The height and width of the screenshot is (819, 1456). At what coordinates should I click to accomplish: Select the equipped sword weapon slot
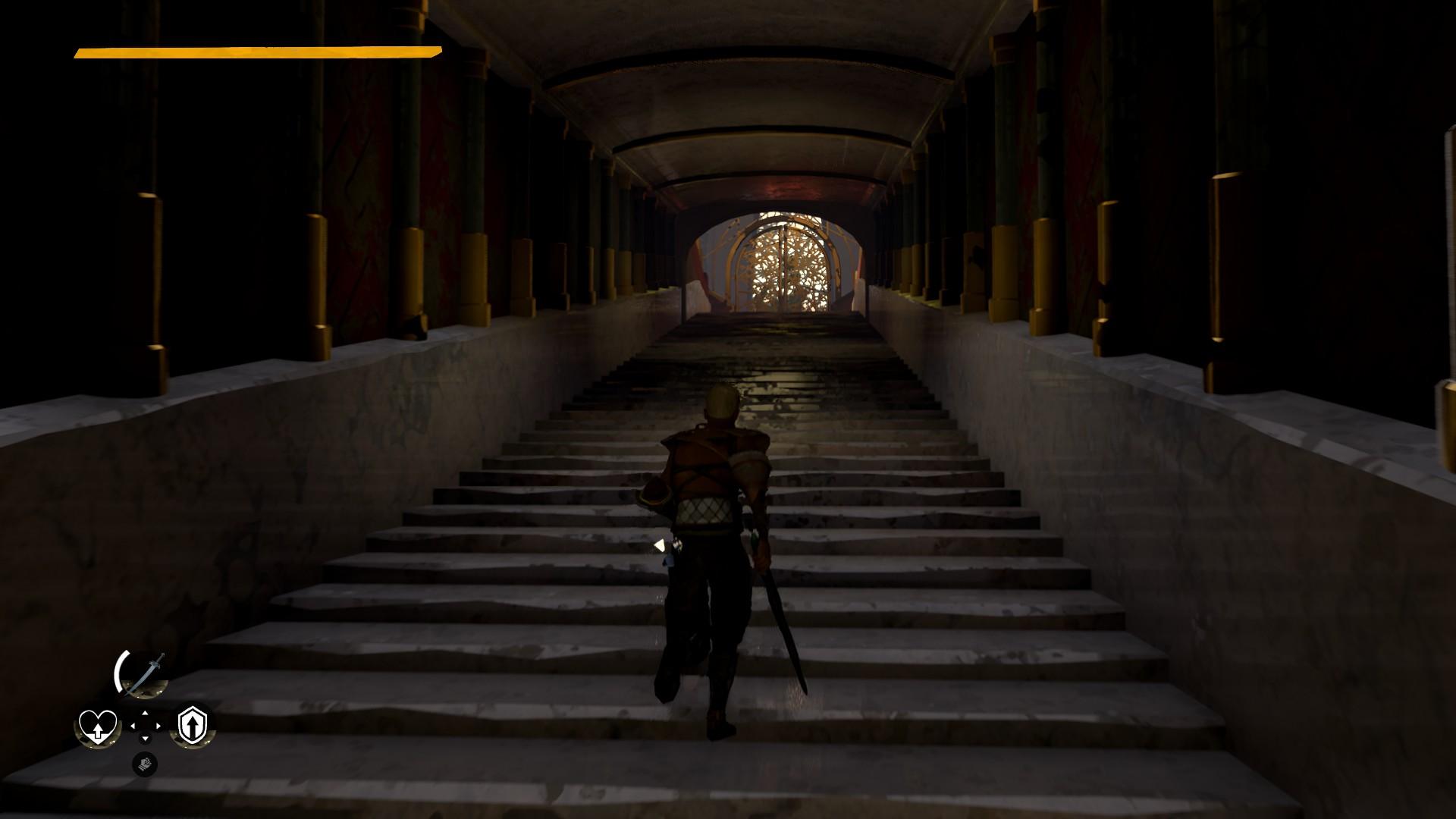tap(142, 674)
